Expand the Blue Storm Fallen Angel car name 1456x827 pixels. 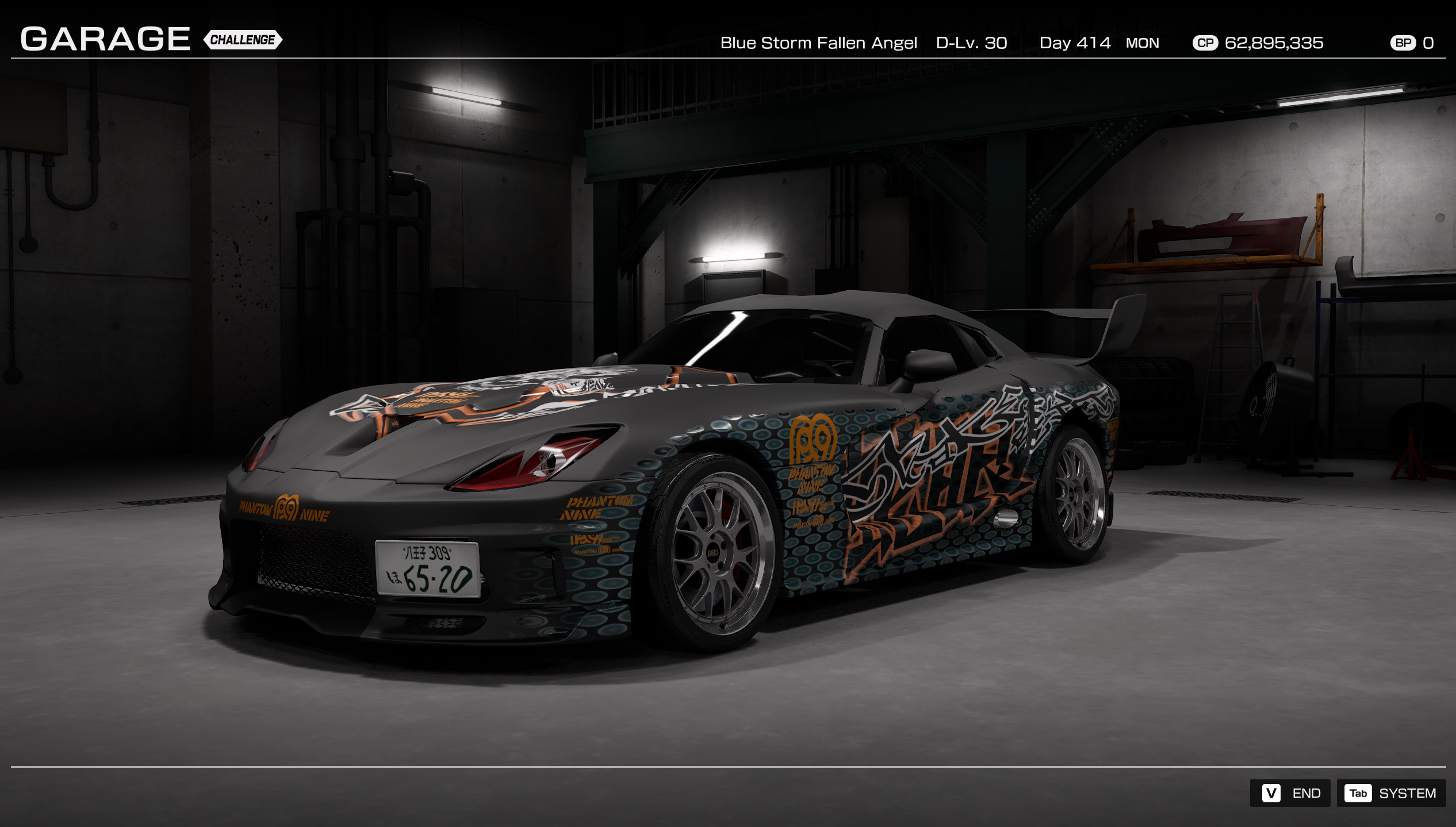point(819,43)
